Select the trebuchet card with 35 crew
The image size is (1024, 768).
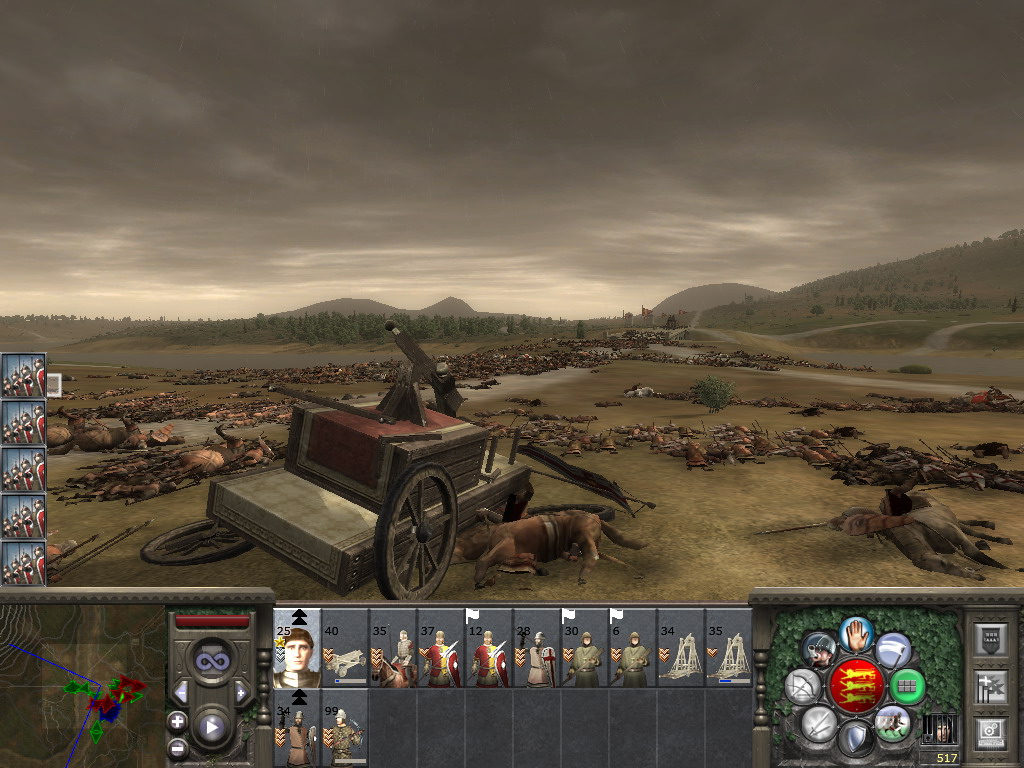pyautogui.click(x=729, y=650)
